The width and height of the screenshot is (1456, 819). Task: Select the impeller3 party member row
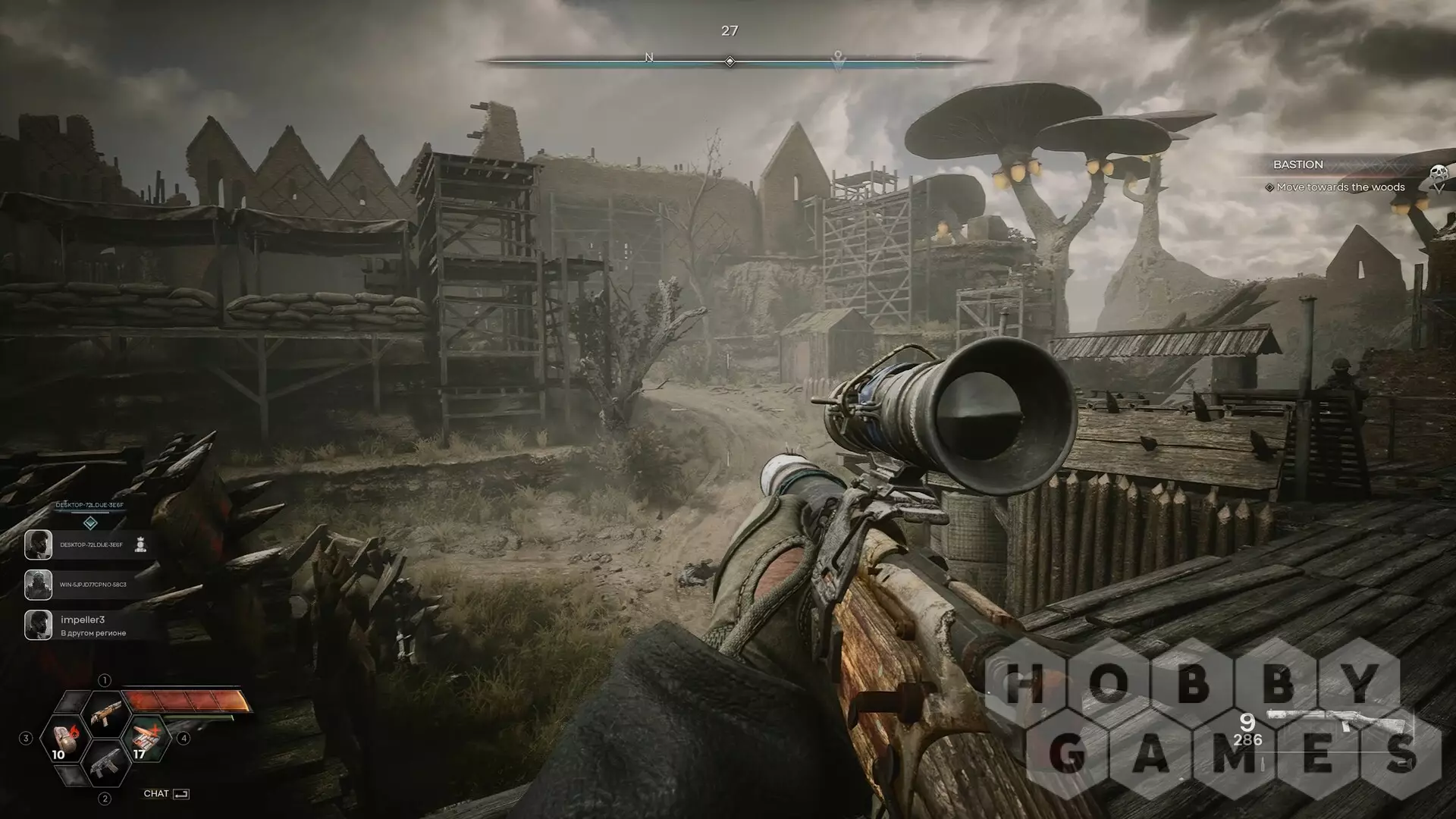tap(89, 626)
